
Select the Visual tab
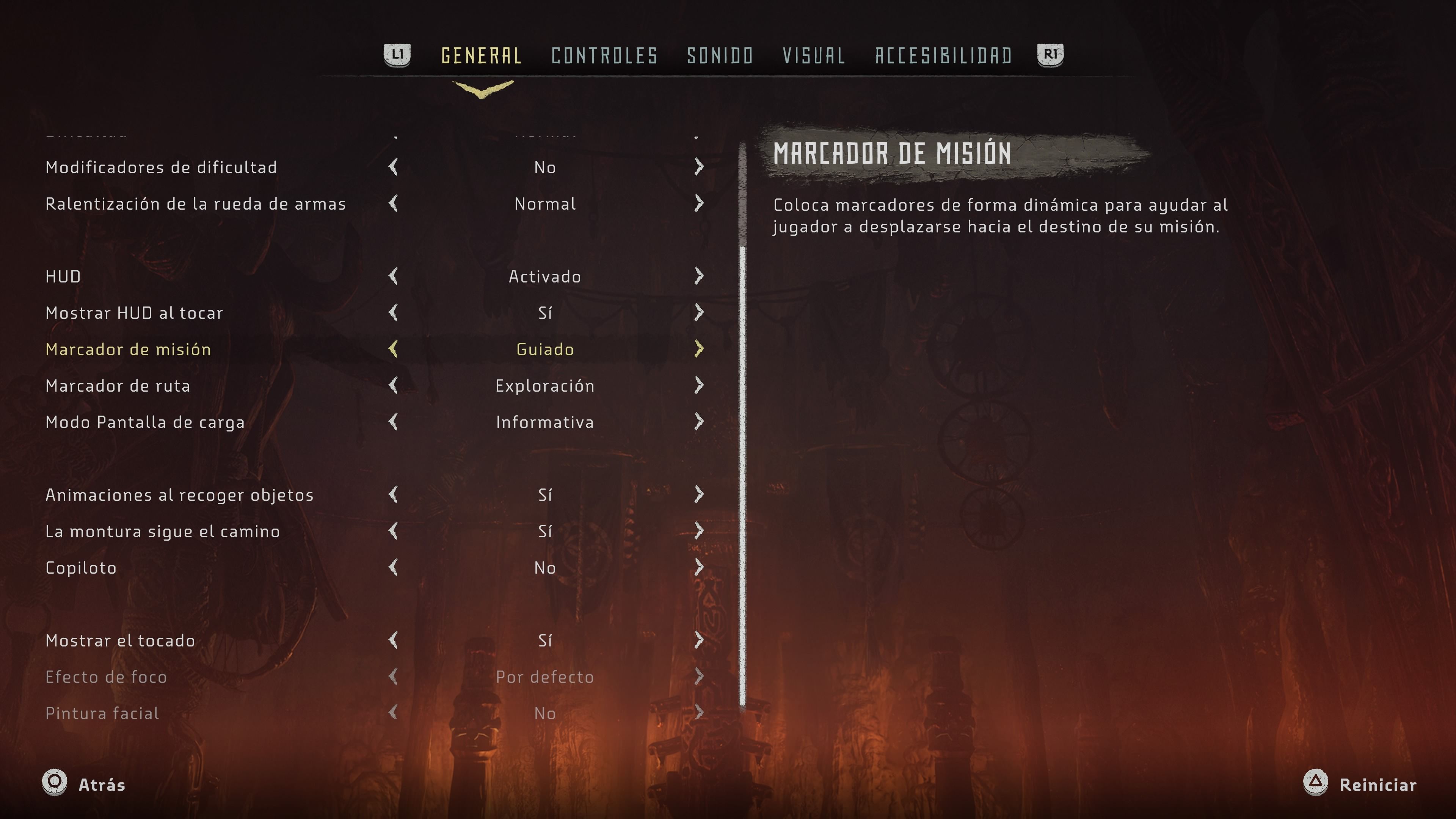pyautogui.click(x=813, y=55)
